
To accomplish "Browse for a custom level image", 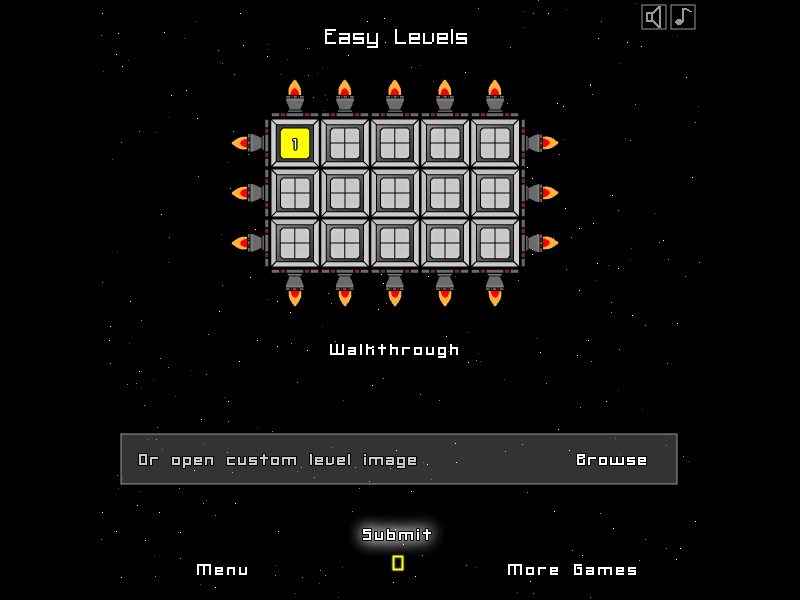I will tap(612, 460).
